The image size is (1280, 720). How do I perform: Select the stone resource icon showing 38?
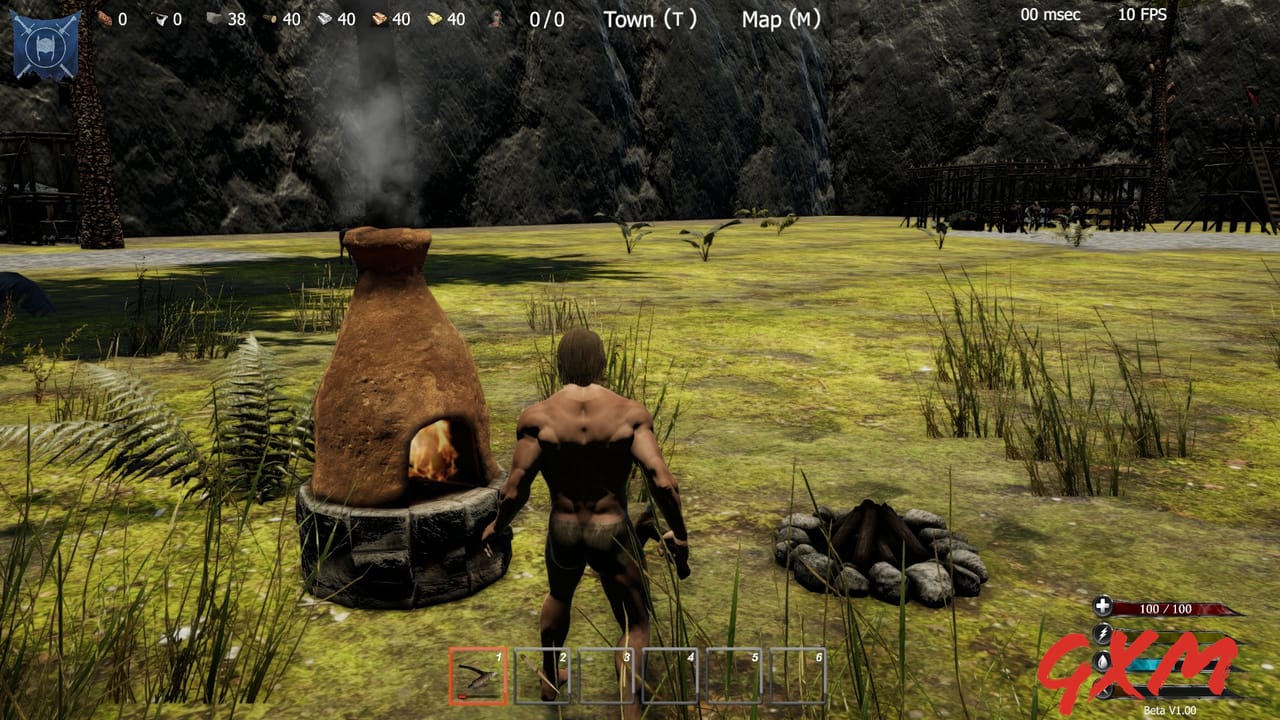point(213,18)
